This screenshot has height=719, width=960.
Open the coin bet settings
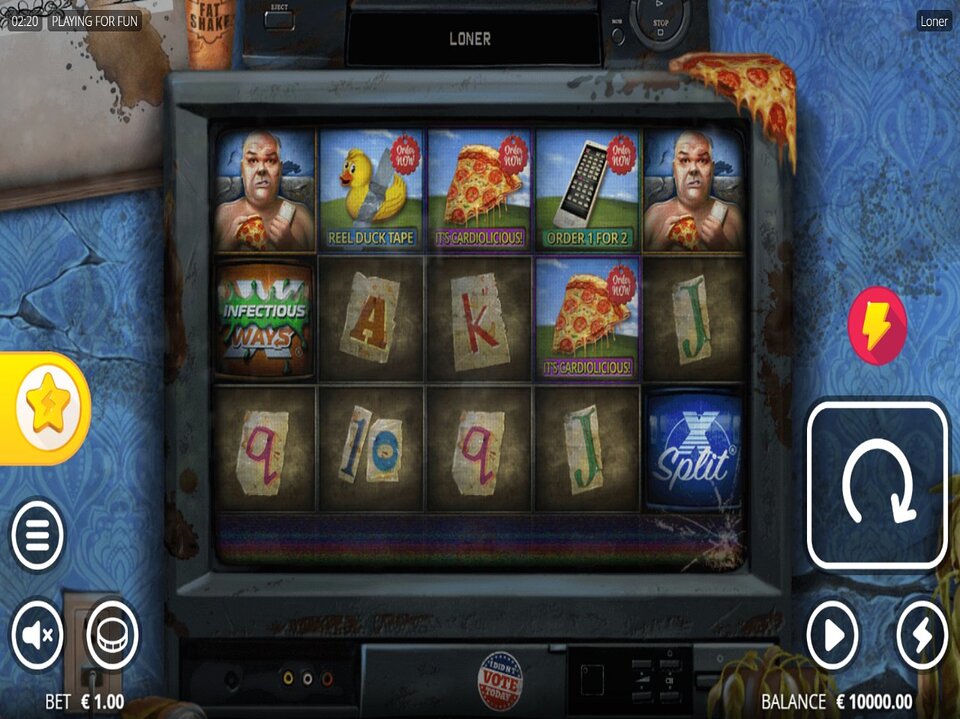[111, 634]
